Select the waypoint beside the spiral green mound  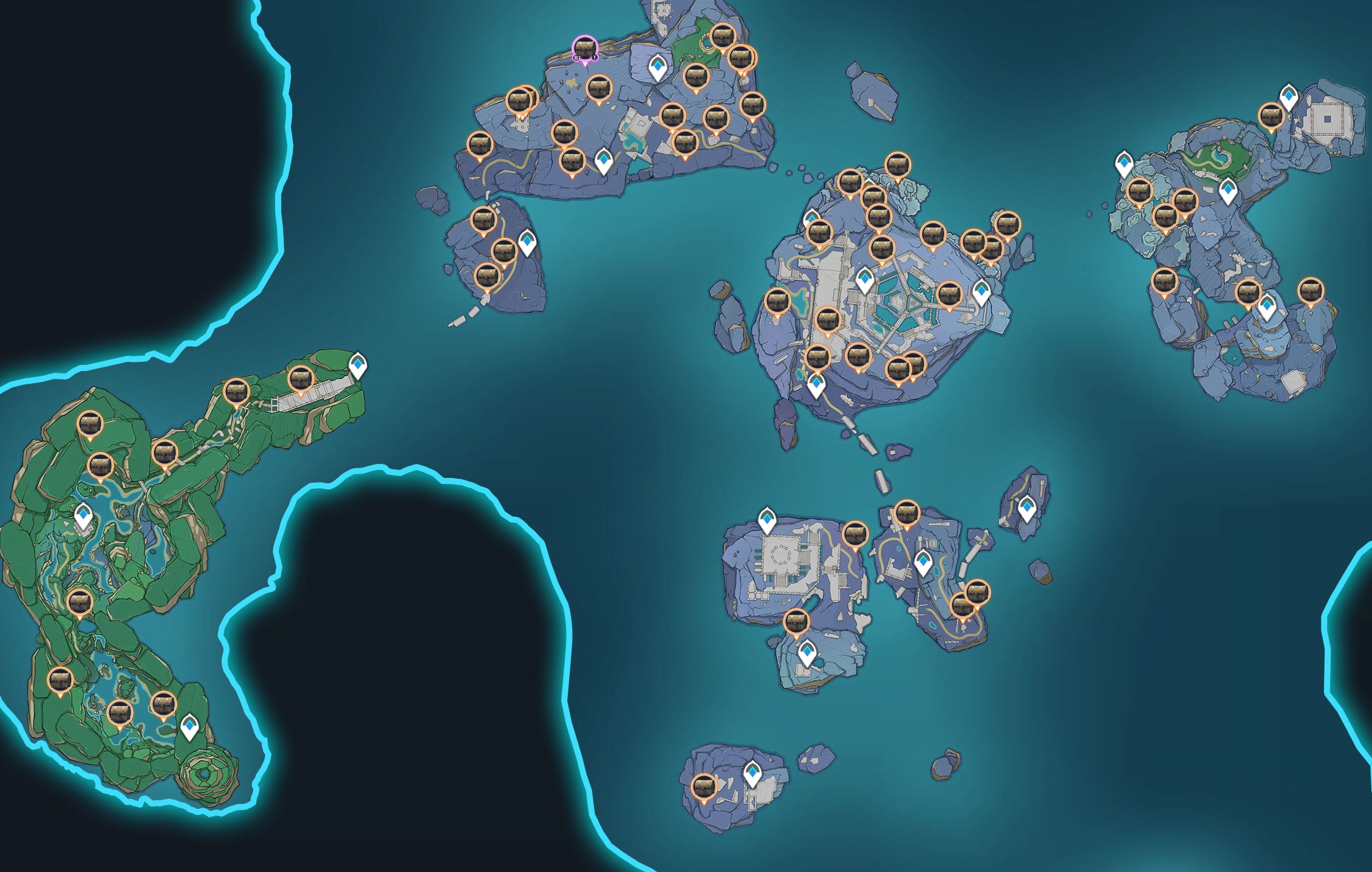[190, 727]
